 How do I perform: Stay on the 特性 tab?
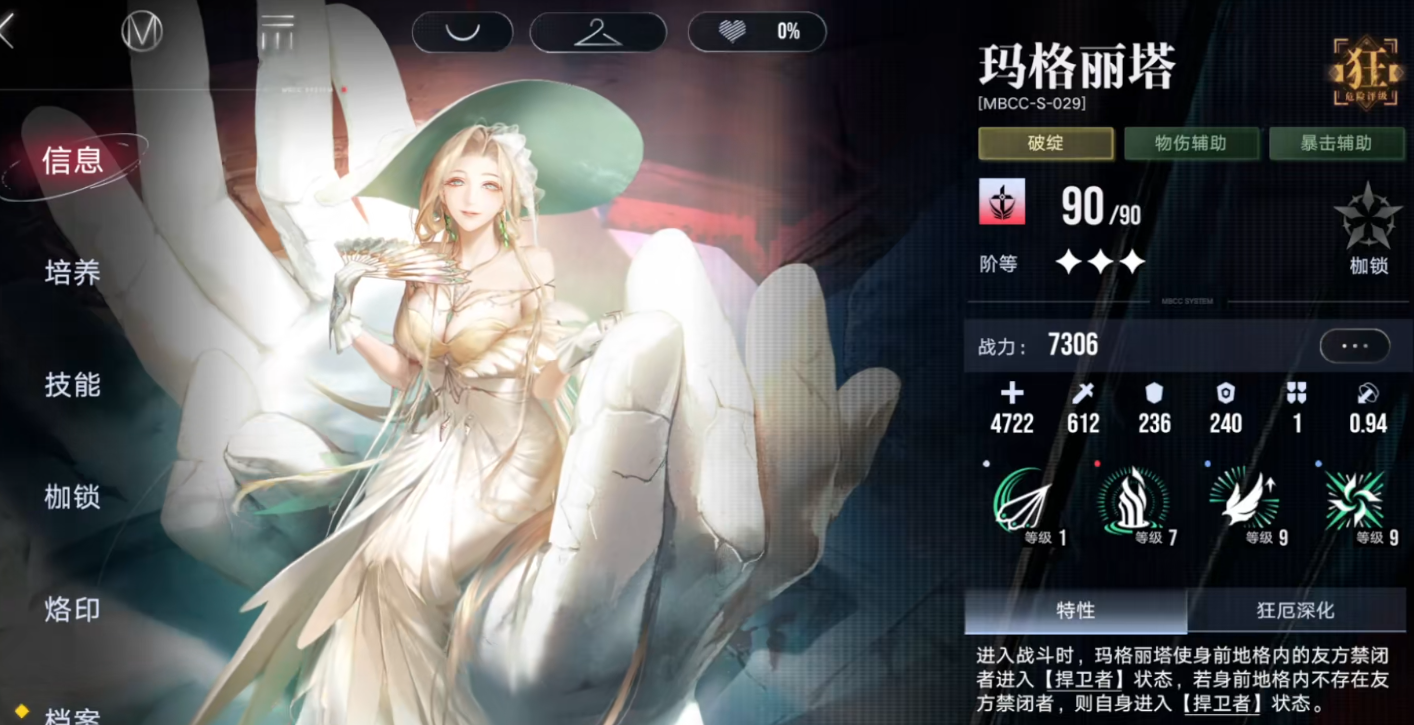tap(1073, 610)
